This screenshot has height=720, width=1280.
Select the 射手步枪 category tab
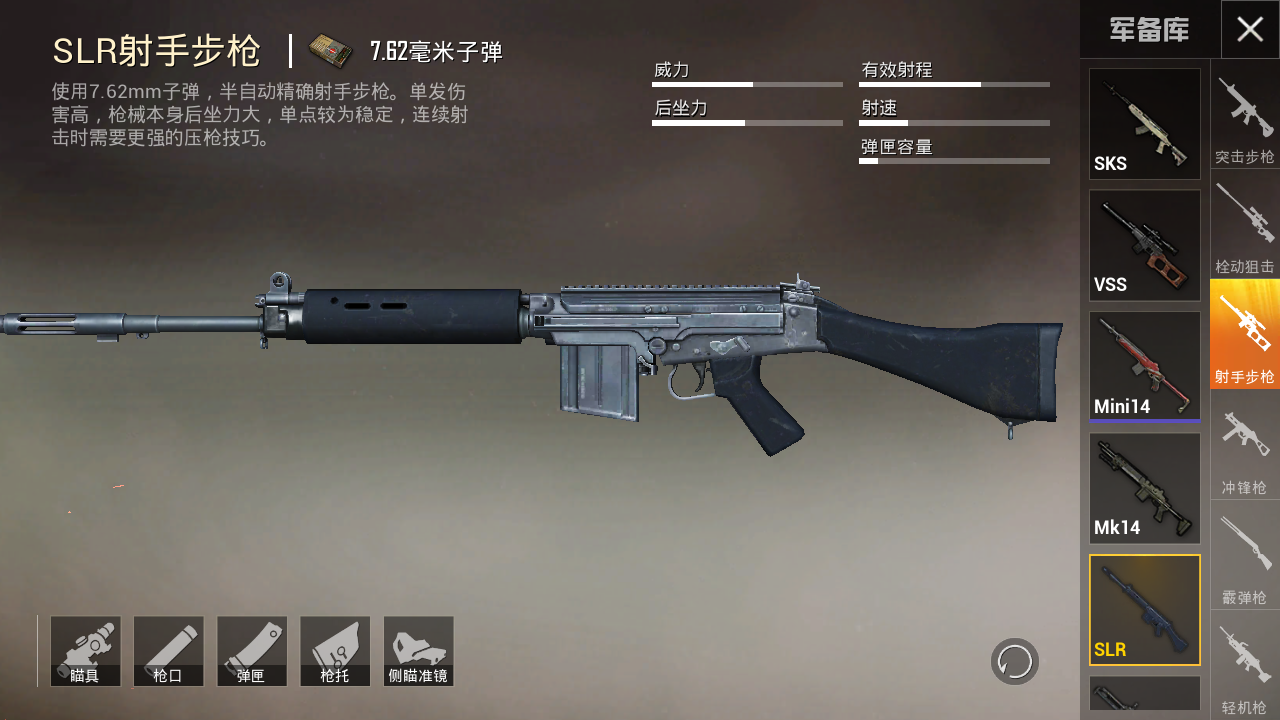point(1245,335)
